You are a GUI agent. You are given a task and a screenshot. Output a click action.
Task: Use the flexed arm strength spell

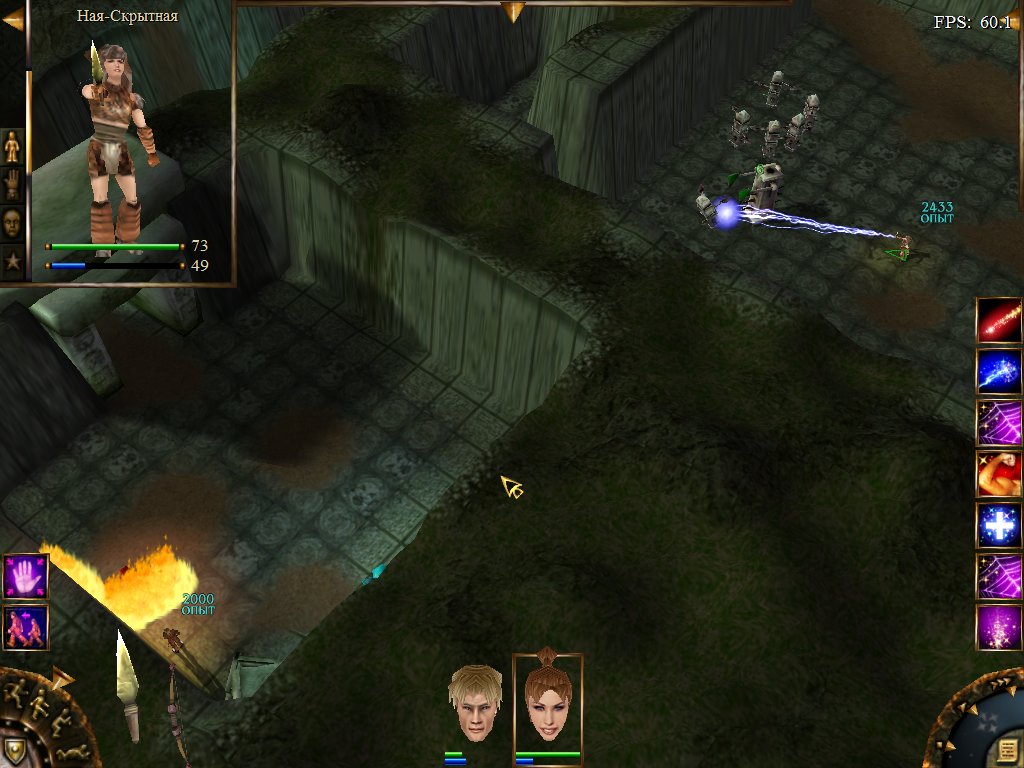(x=999, y=474)
